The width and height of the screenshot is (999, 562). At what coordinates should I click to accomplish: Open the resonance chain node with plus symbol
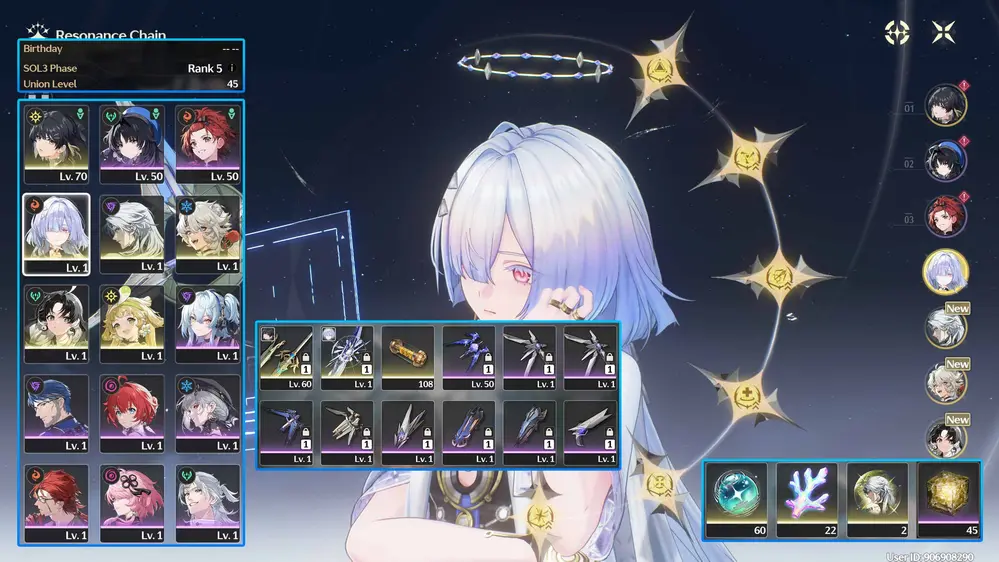pos(745,391)
